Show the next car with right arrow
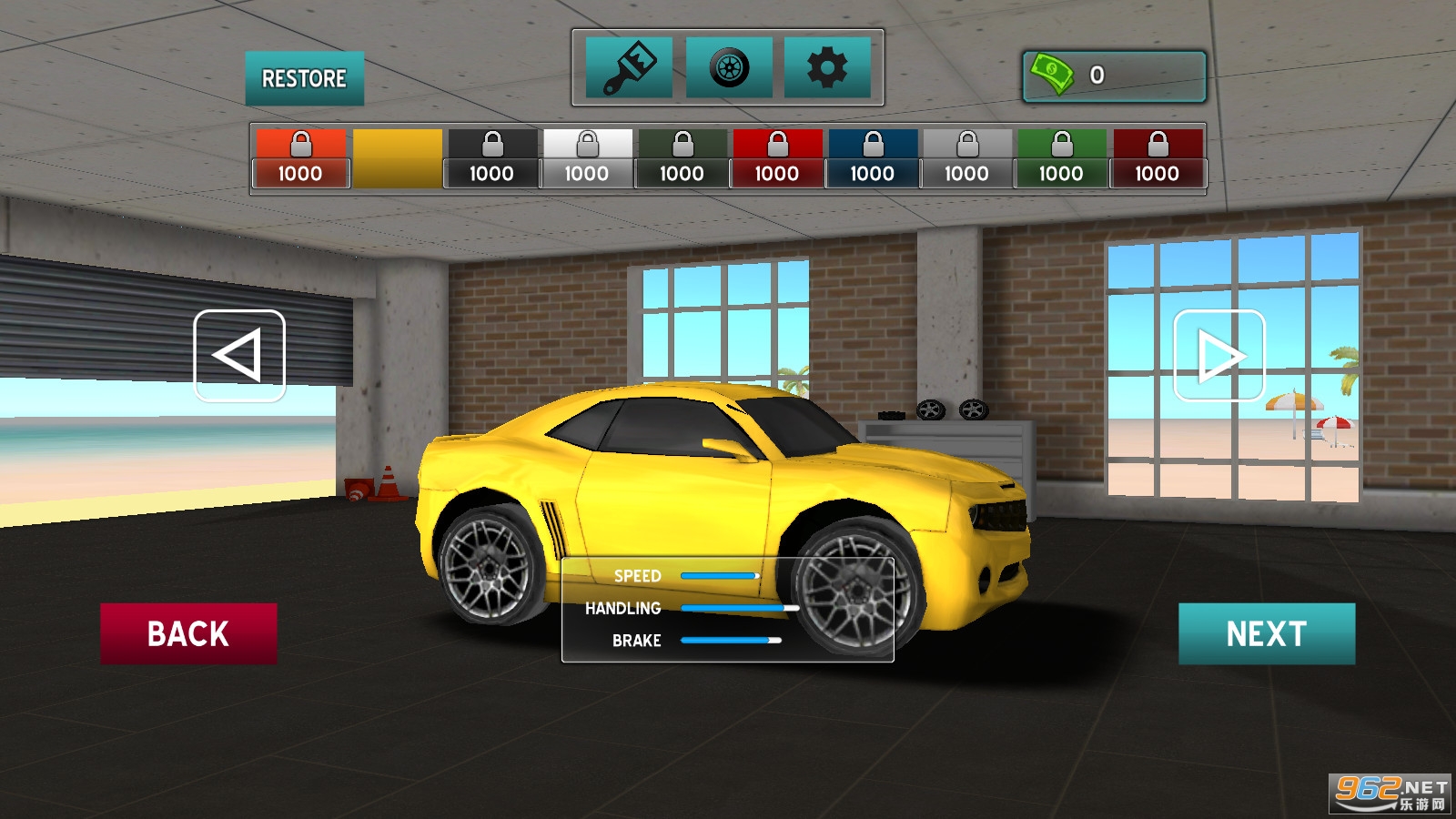The image size is (1456, 819). click(1218, 356)
